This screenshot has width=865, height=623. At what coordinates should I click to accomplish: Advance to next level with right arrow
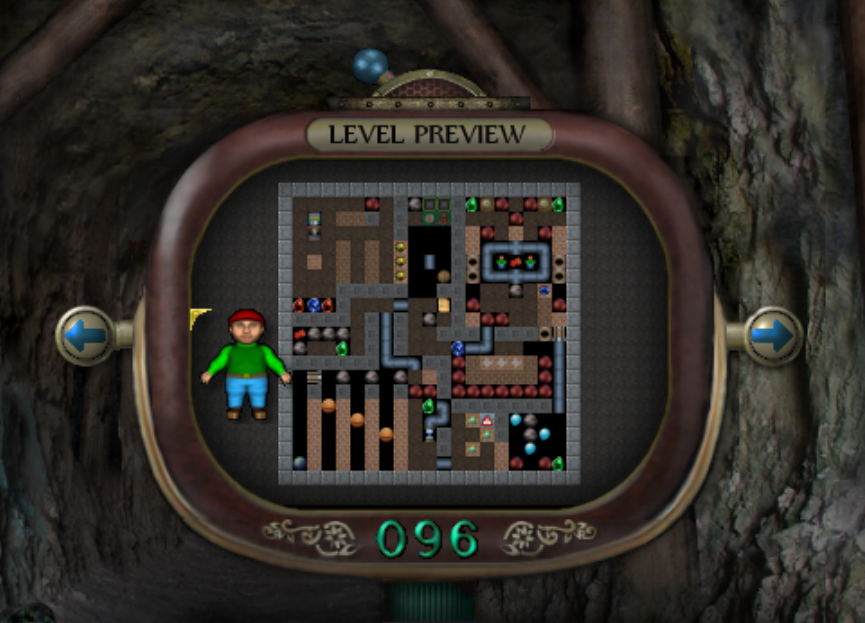[774, 335]
